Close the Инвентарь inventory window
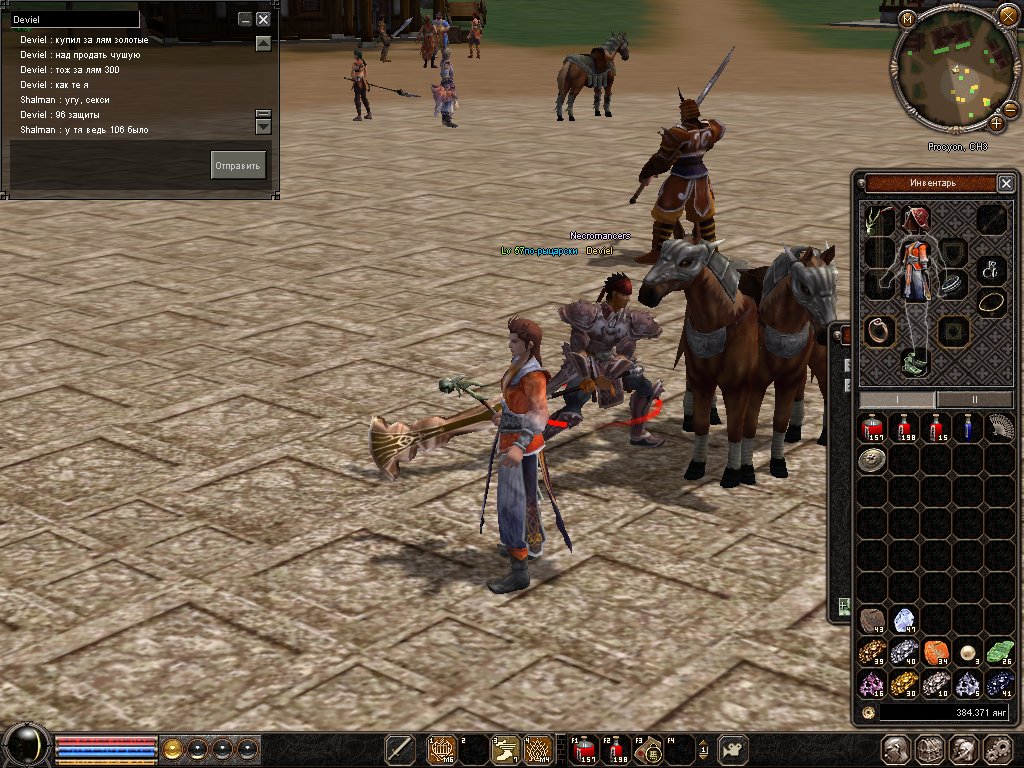 click(x=1006, y=183)
